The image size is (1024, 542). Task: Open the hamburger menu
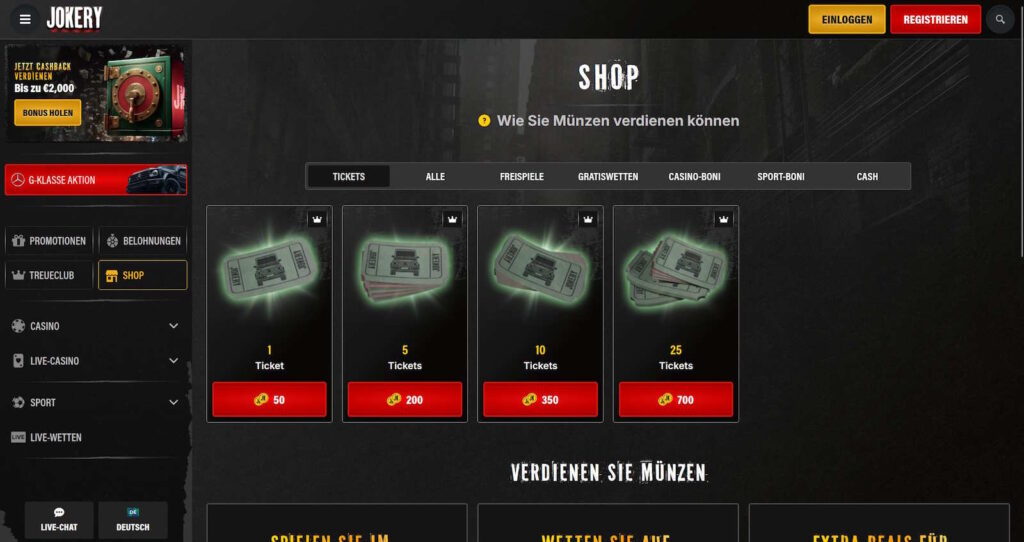(25, 19)
